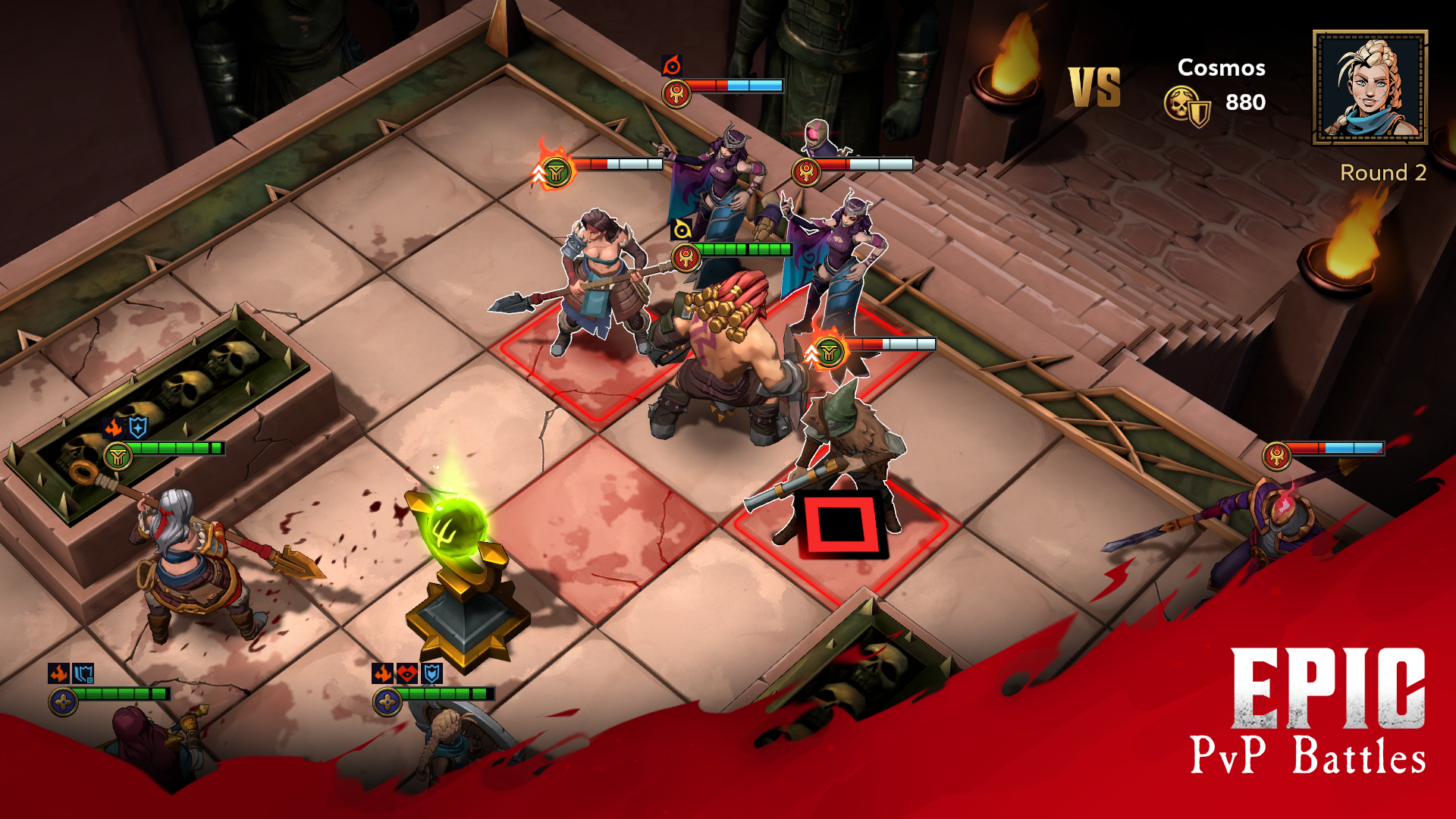Click the gold VS emblem at the top
The height and width of the screenshot is (819, 1456).
[1094, 86]
